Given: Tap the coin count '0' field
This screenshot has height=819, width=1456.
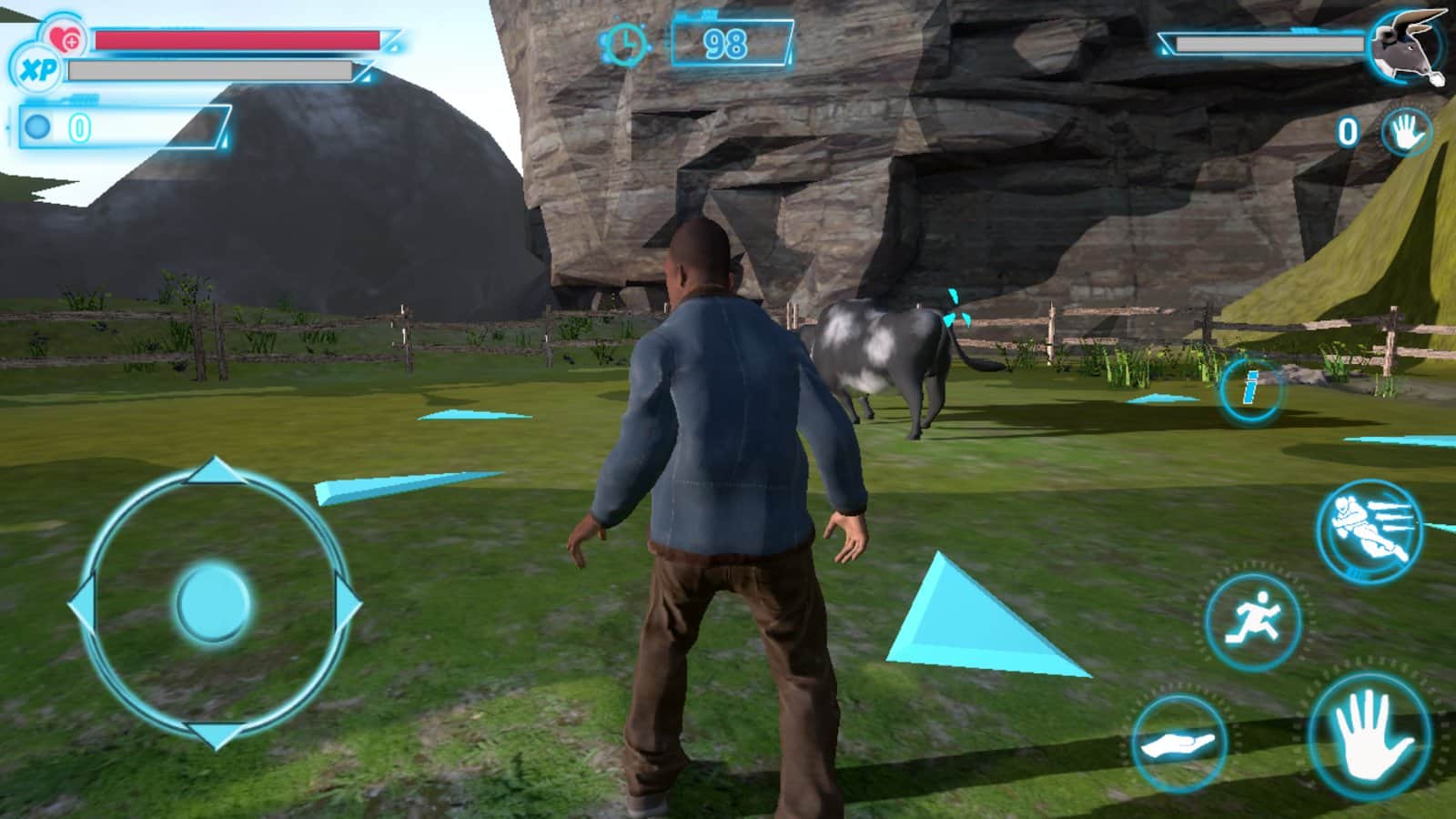Looking at the screenshot, I should tap(82, 127).
